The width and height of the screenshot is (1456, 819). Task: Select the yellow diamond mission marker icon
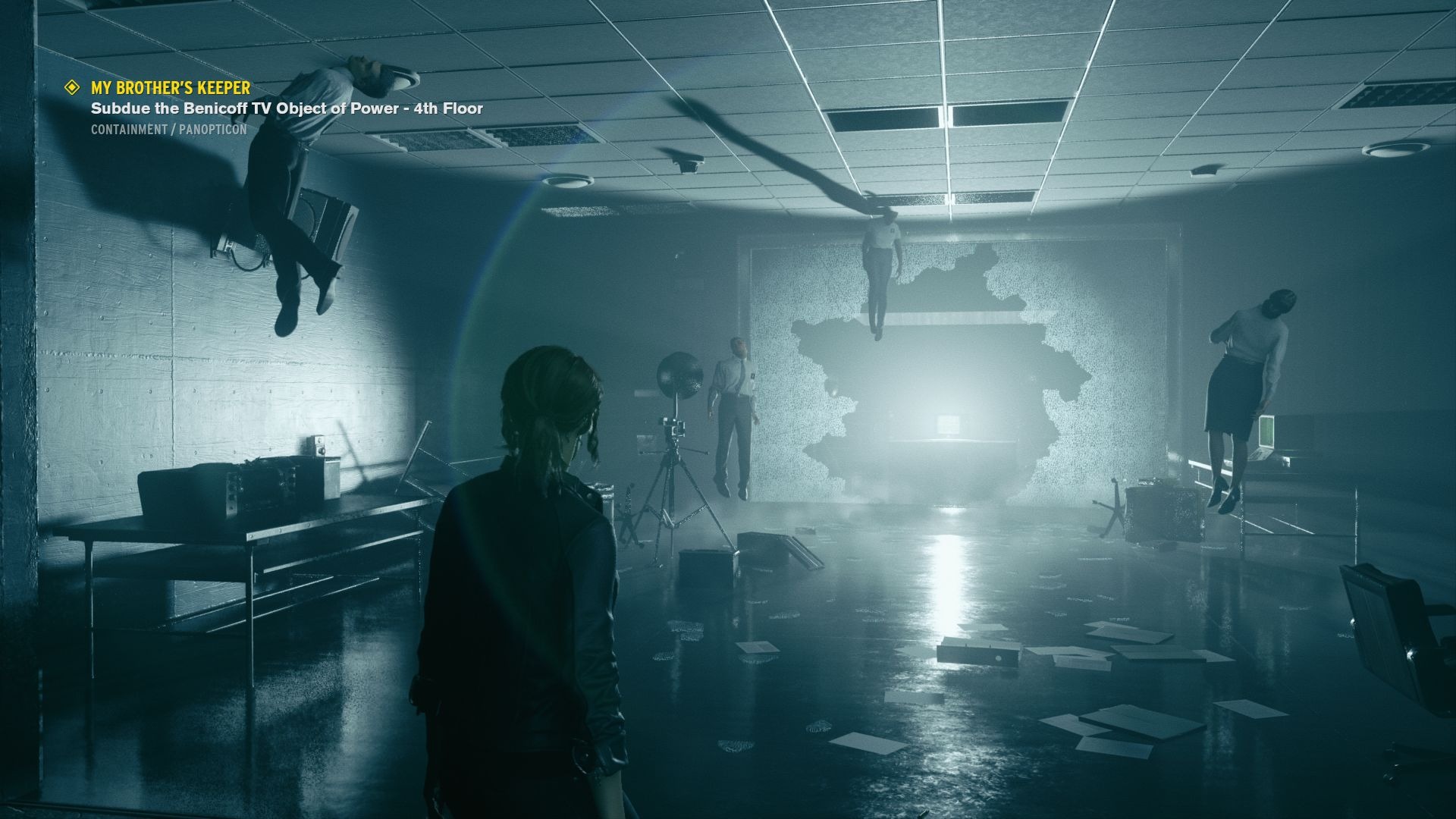[73, 87]
